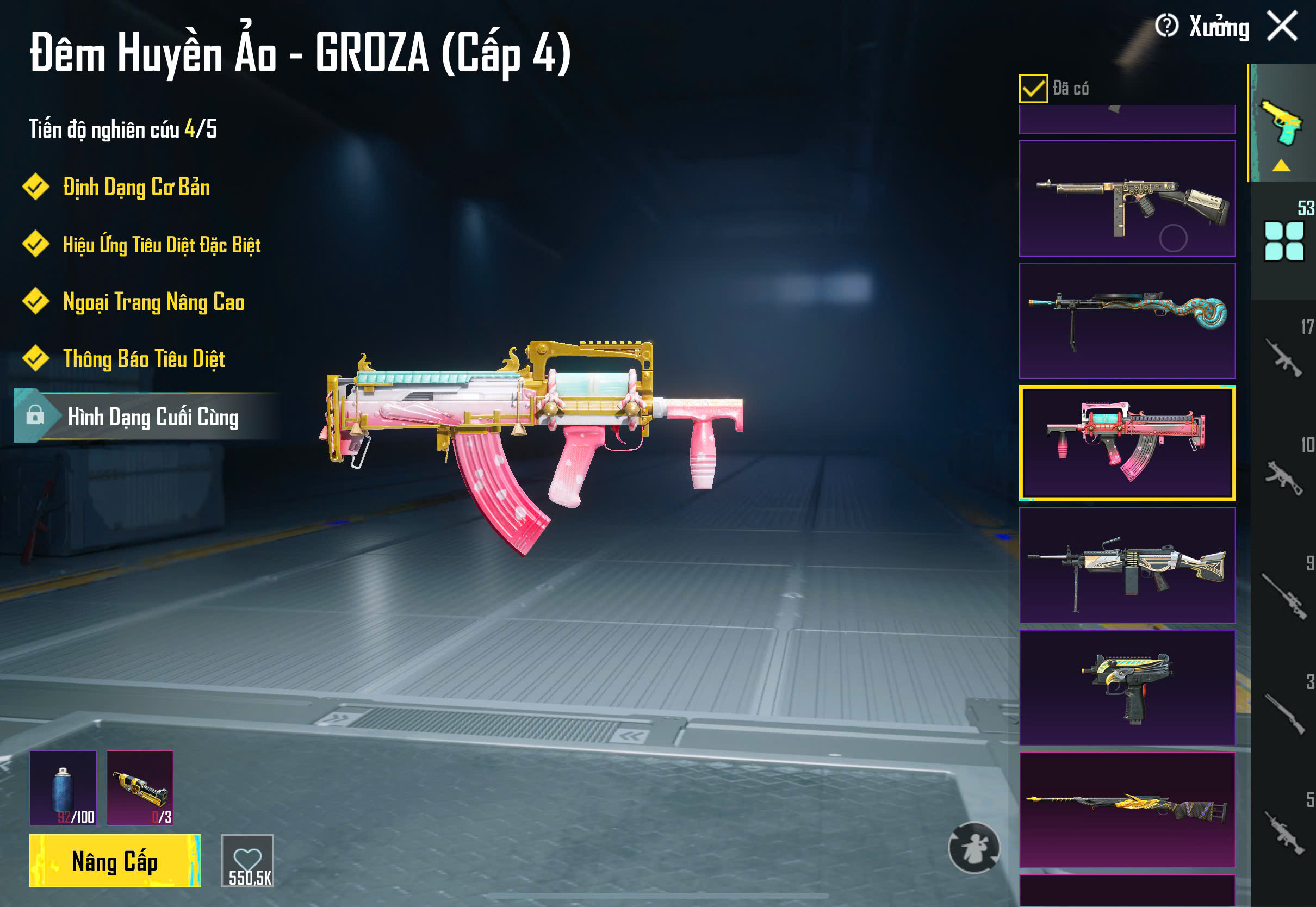1316x907 pixels.
Task: Select Định Dạng Cơ Bản research stage
Action: click(x=136, y=187)
